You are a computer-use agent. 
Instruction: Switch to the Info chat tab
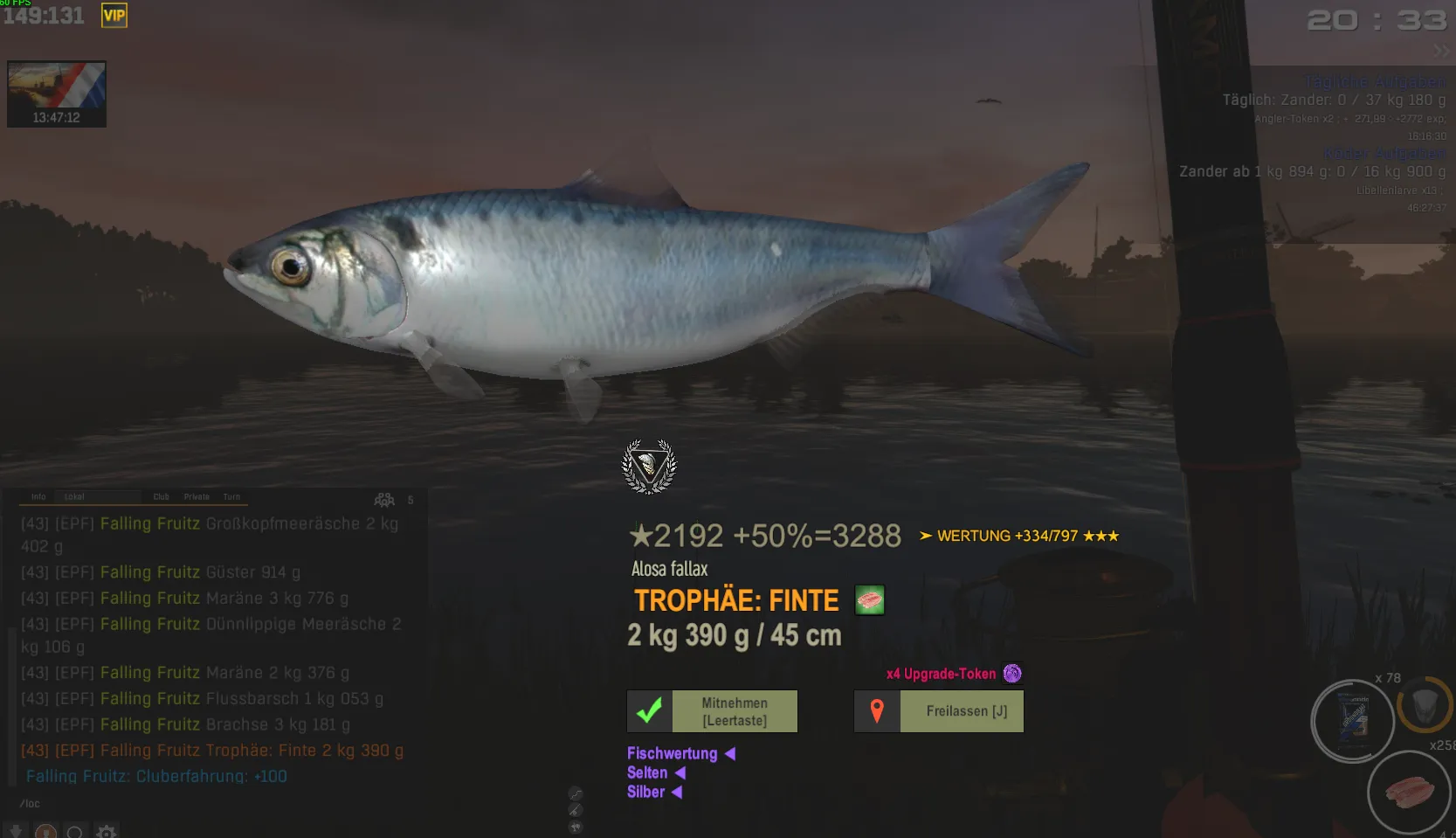pyautogui.click(x=38, y=497)
